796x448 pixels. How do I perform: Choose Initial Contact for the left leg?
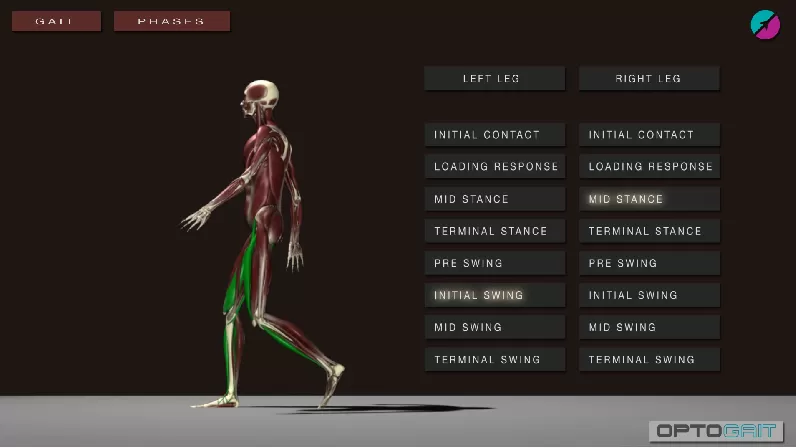[494, 135]
